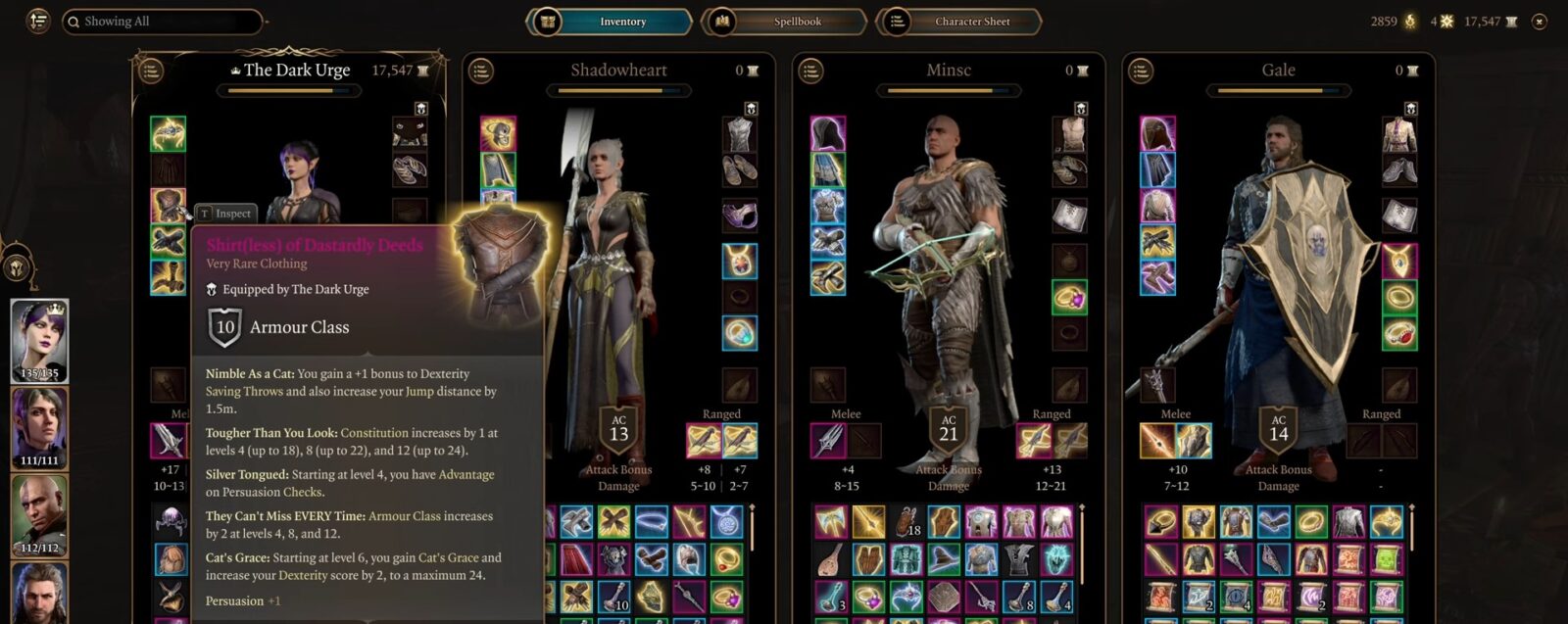Select Minsc's melee weapon slot
Viewport: 1568px width, 624px height.
pyautogui.click(x=829, y=441)
